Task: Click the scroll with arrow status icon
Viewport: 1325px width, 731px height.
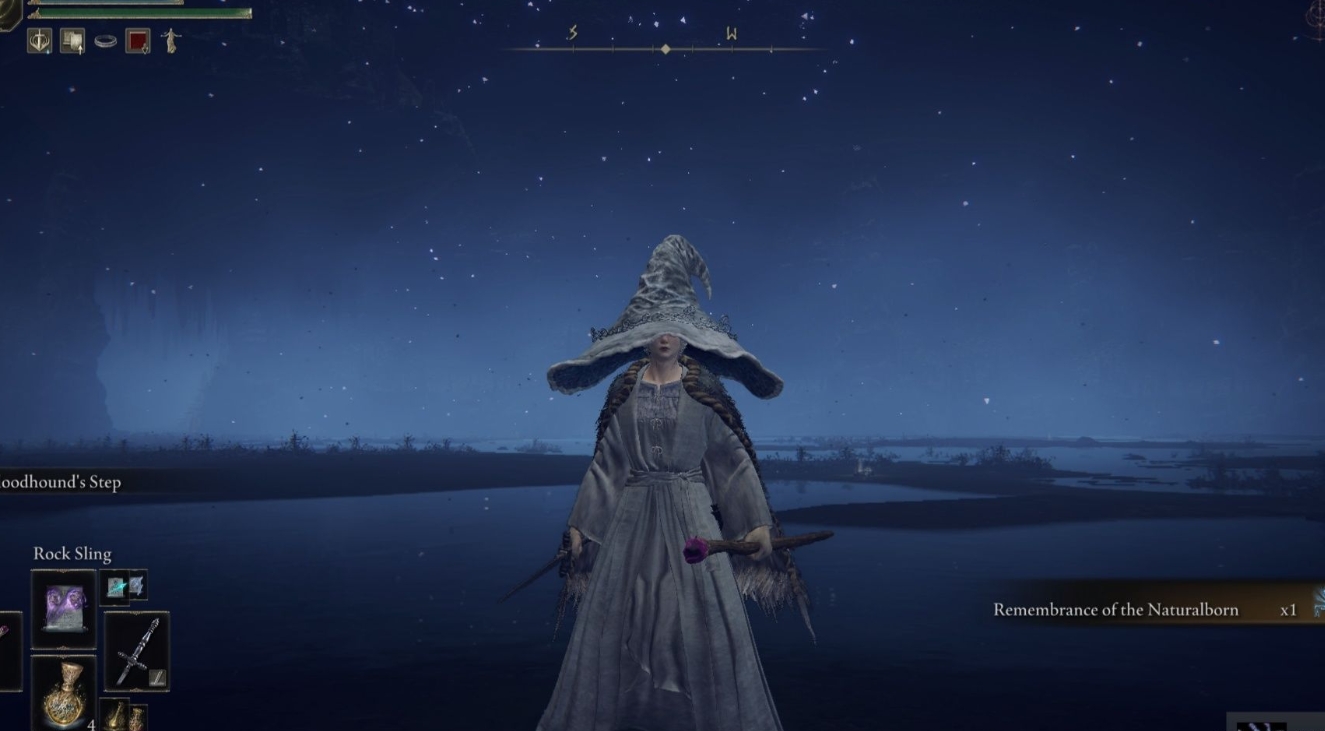Action: (72, 41)
